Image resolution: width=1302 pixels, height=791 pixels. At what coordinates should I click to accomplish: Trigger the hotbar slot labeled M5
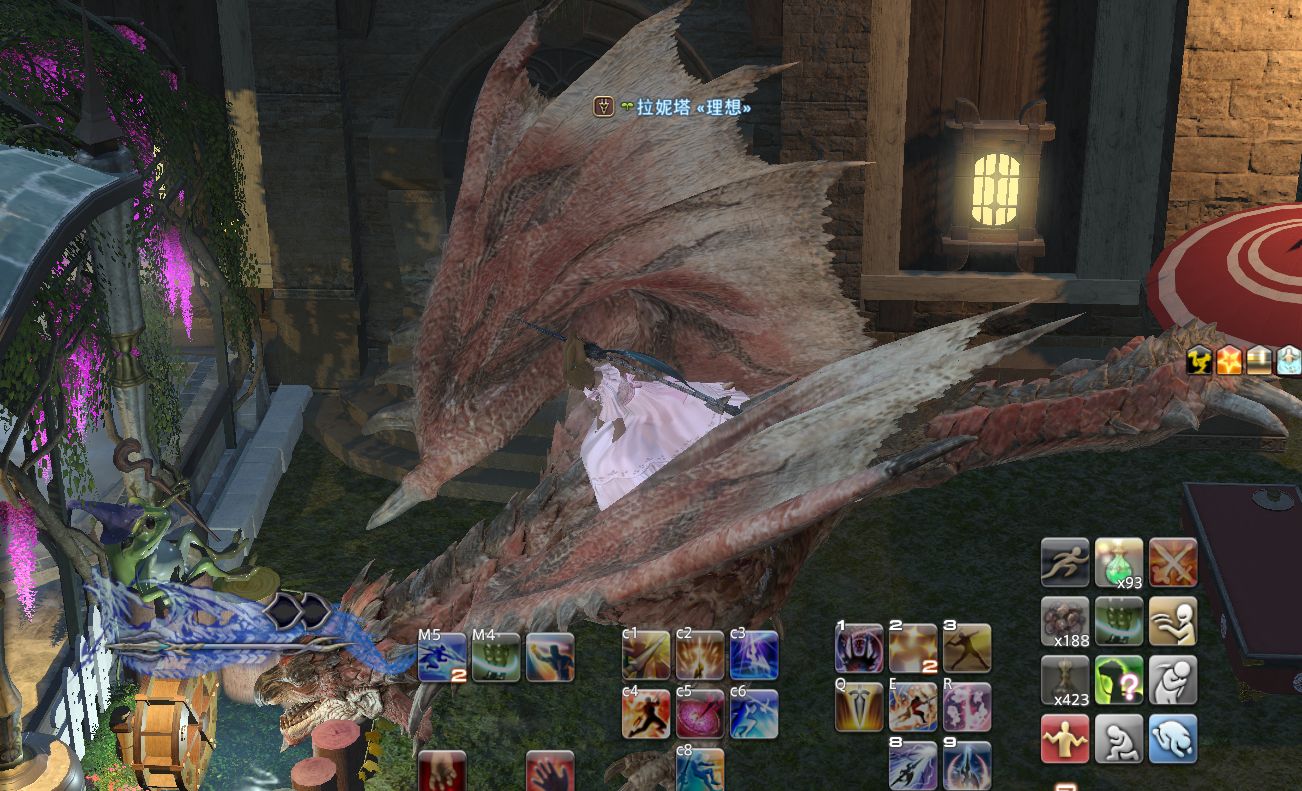pyautogui.click(x=442, y=657)
